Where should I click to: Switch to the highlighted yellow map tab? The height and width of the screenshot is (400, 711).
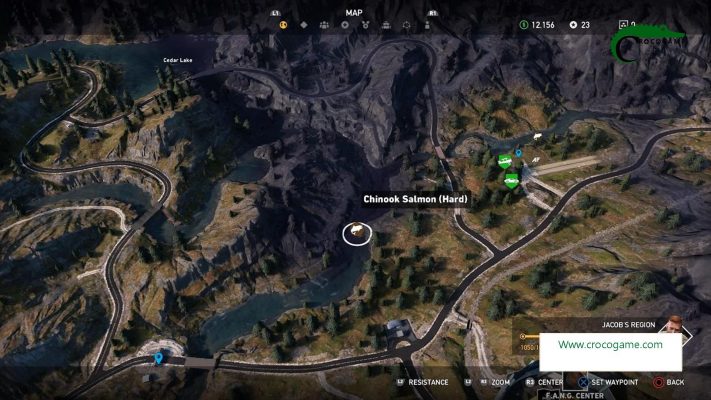pos(283,24)
